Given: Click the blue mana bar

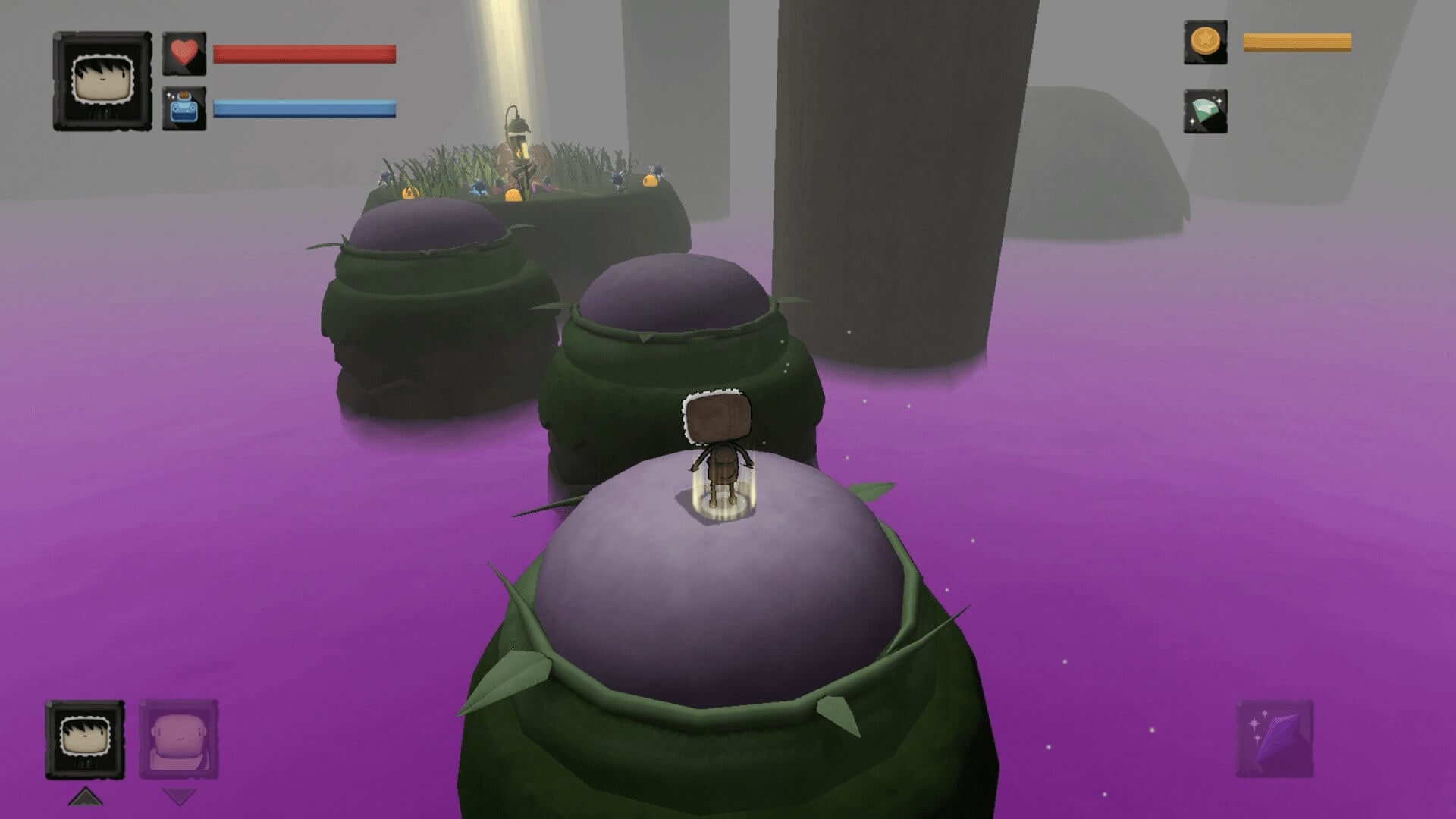Looking at the screenshot, I should click(303, 108).
